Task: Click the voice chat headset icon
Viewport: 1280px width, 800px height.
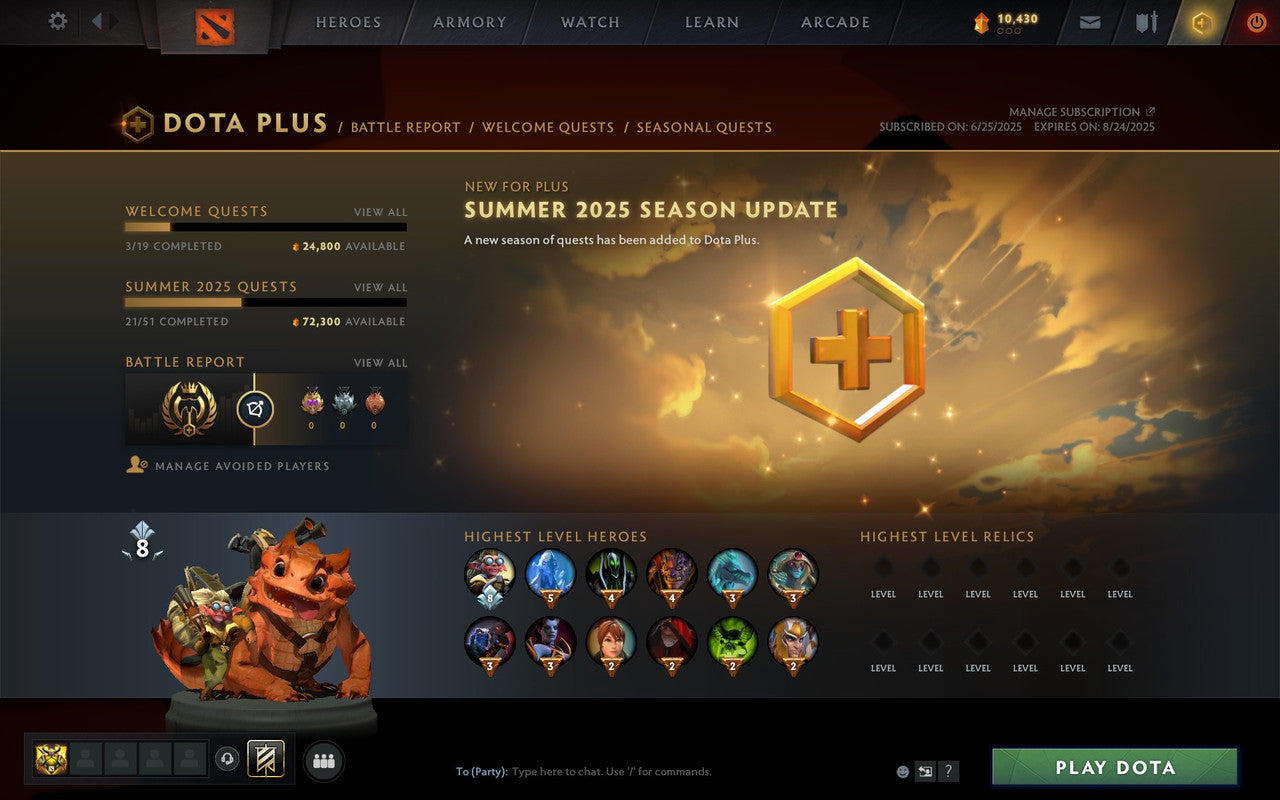Action: click(227, 760)
